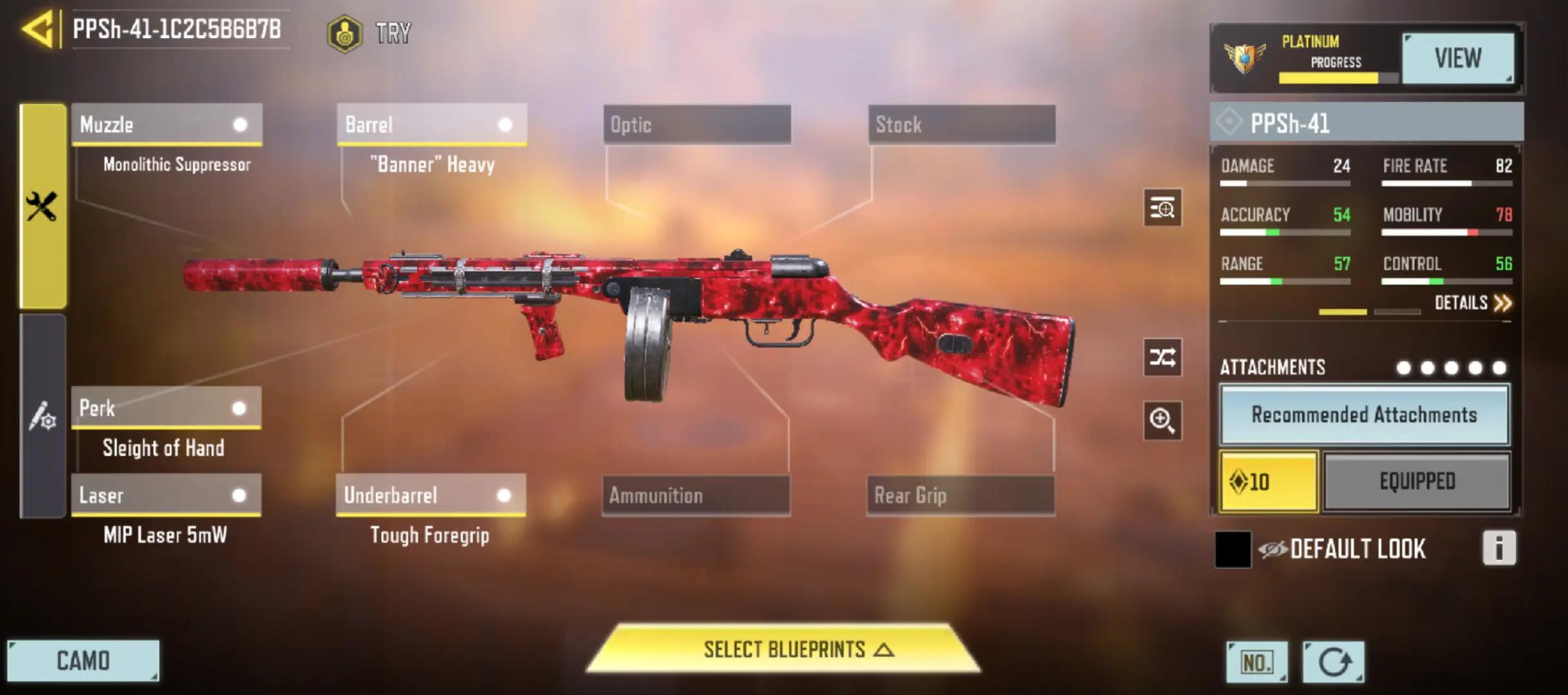The height and width of the screenshot is (695, 1568).
Task: Open the Laser attachment slot
Action: (166, 496)
